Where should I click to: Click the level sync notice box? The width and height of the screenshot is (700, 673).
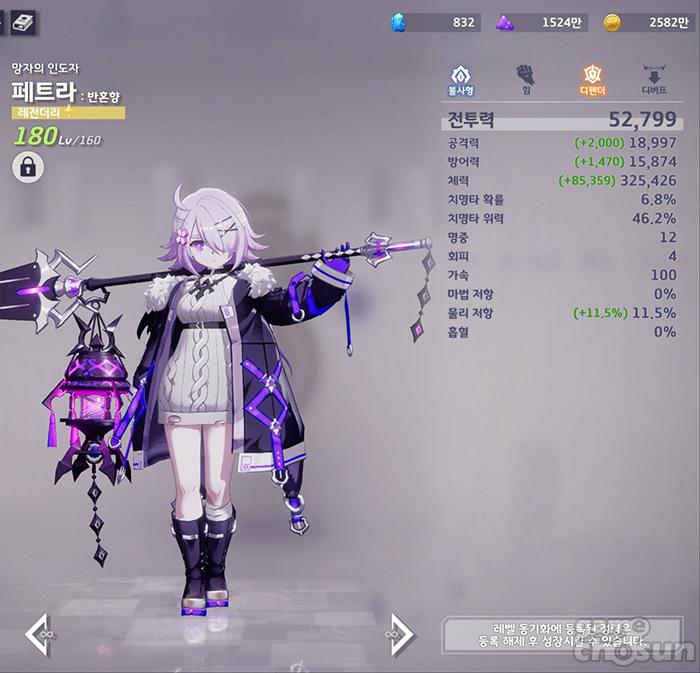pyautogui.click(x=565, y=634)
